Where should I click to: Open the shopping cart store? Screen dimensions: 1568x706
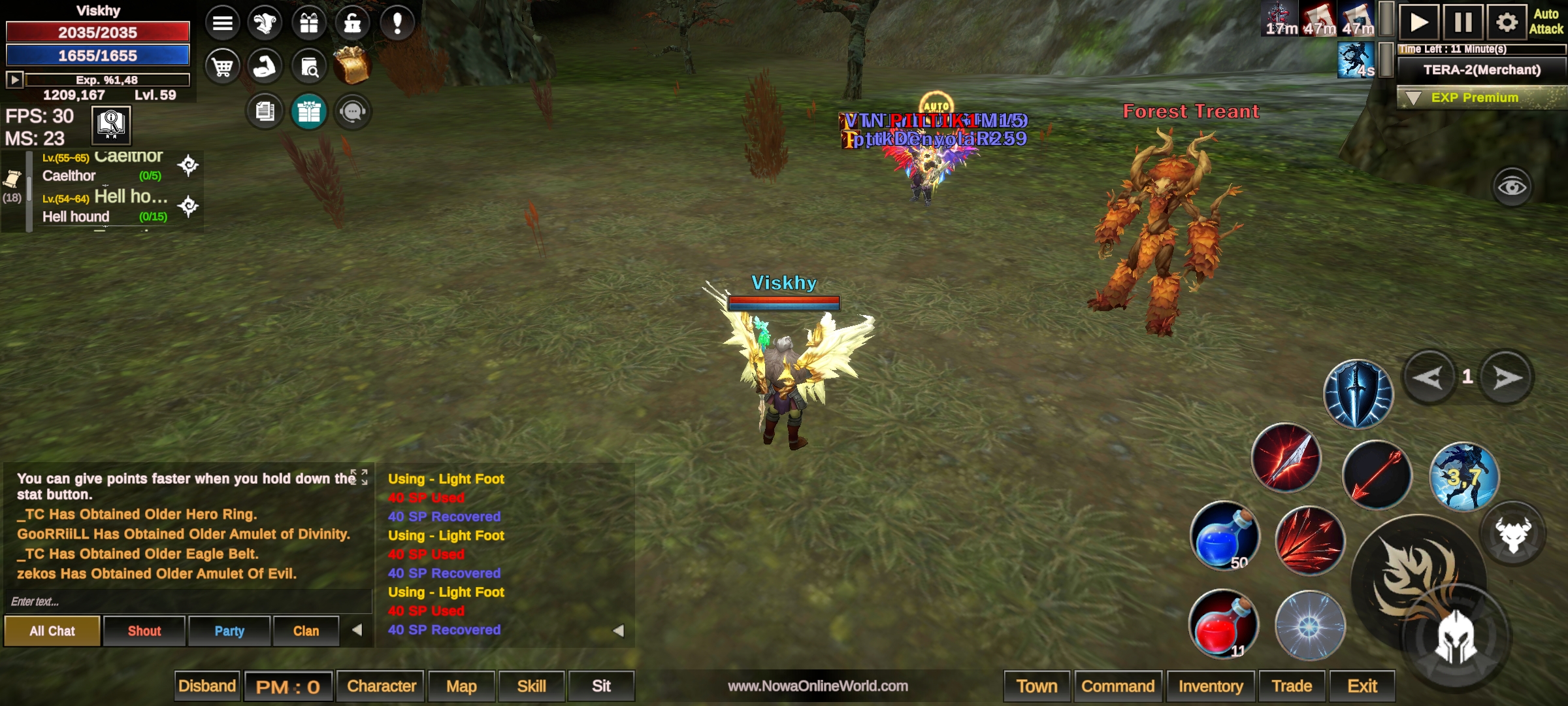[222, 67]
